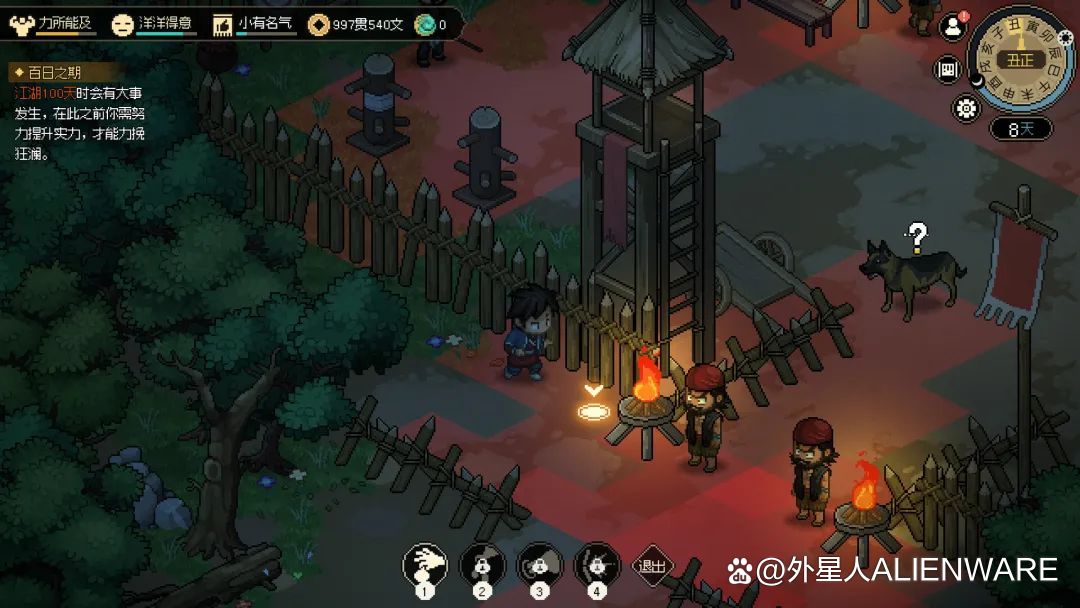Activate the hand-grab skill in slot 1
The image size is (1080, 608).
(x=425, y=566)
